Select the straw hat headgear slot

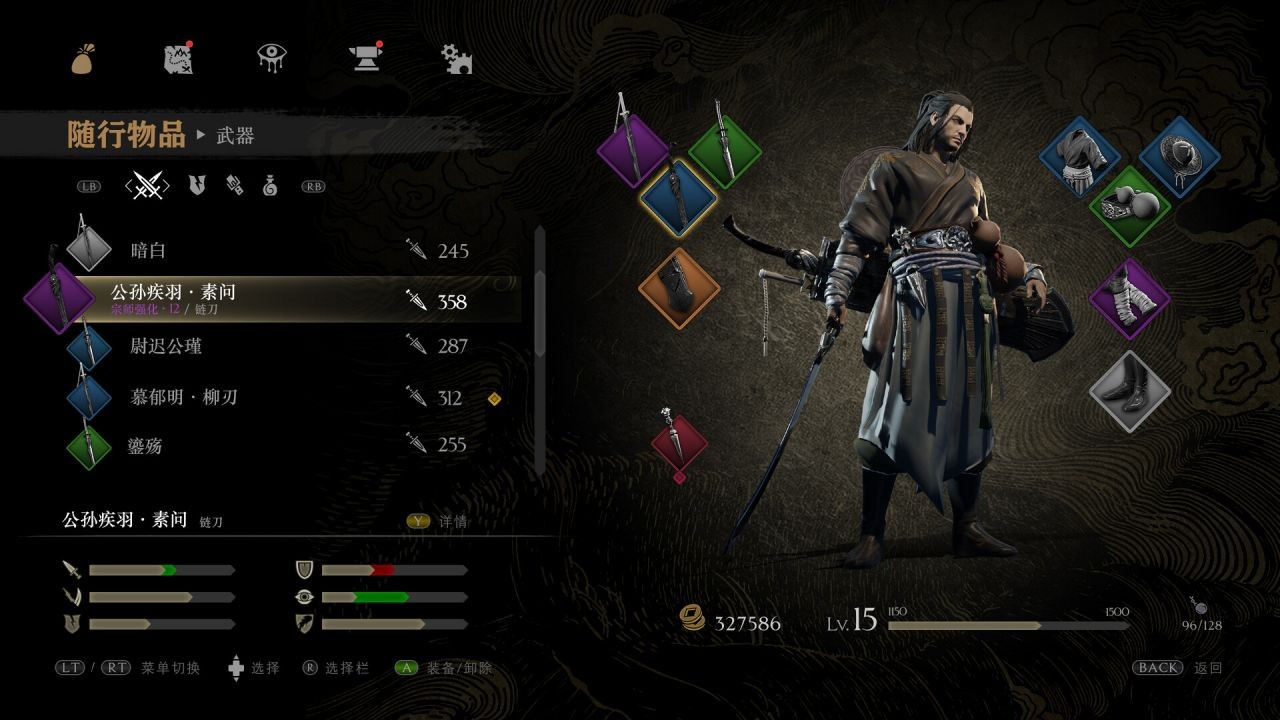tap(1178, 157)
